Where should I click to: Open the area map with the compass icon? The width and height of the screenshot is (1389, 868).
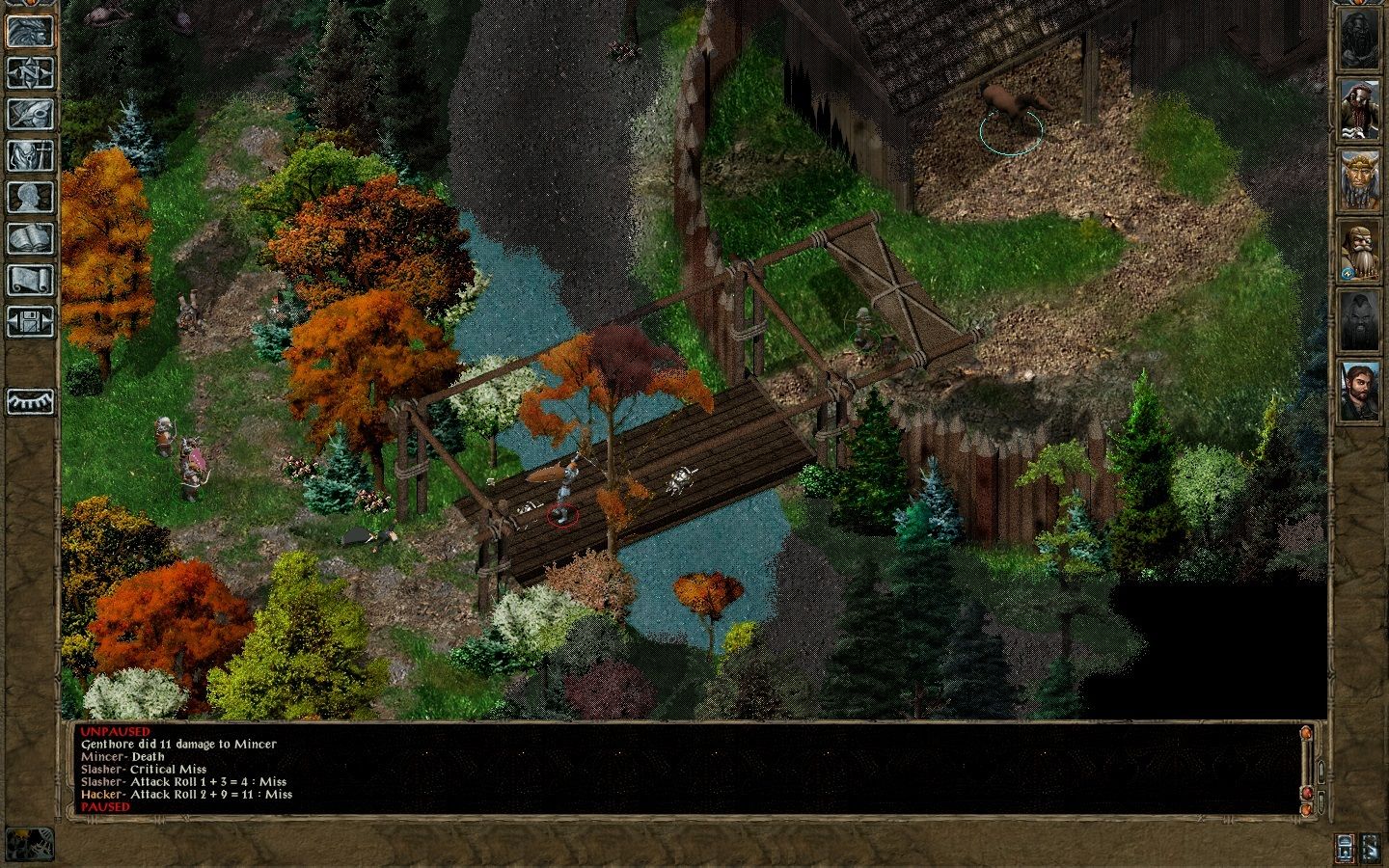coord(29,72)
